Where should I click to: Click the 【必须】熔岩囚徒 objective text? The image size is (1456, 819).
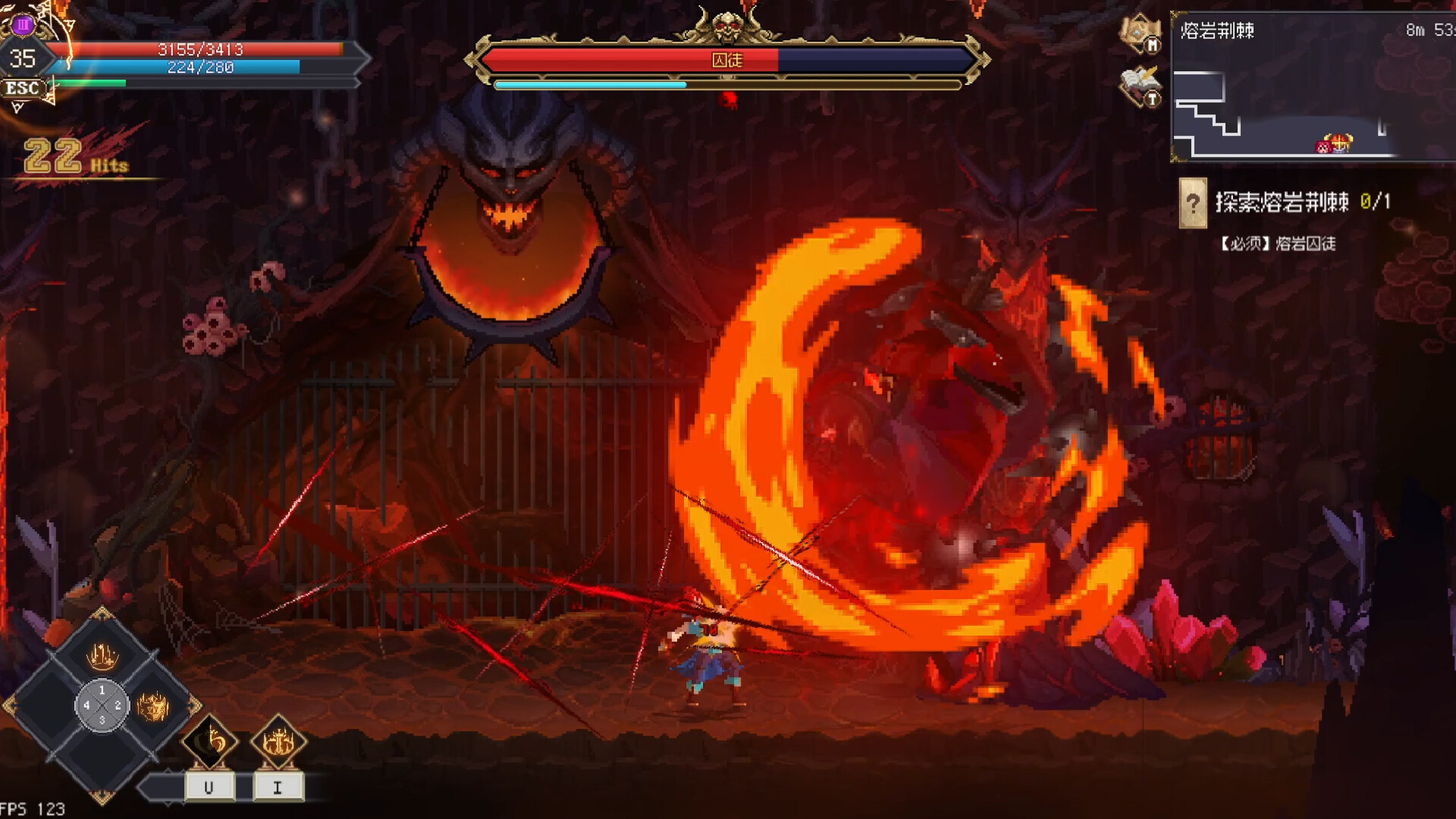[x=1279, y=244]
